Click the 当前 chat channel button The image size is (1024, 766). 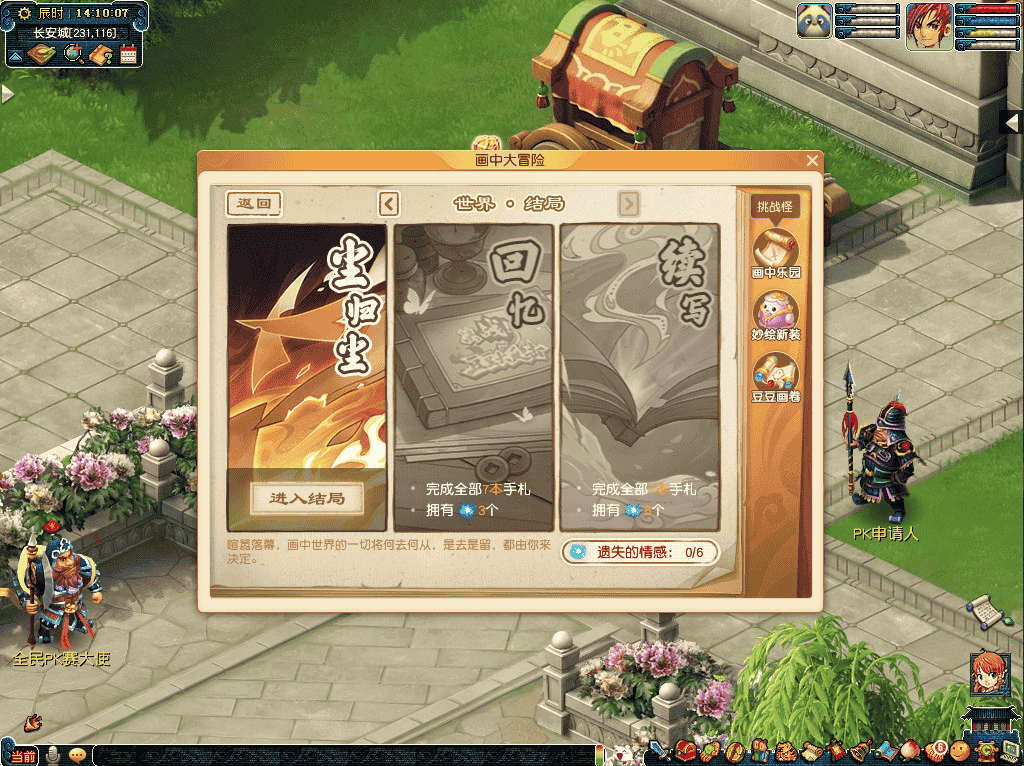pos(22,756)
